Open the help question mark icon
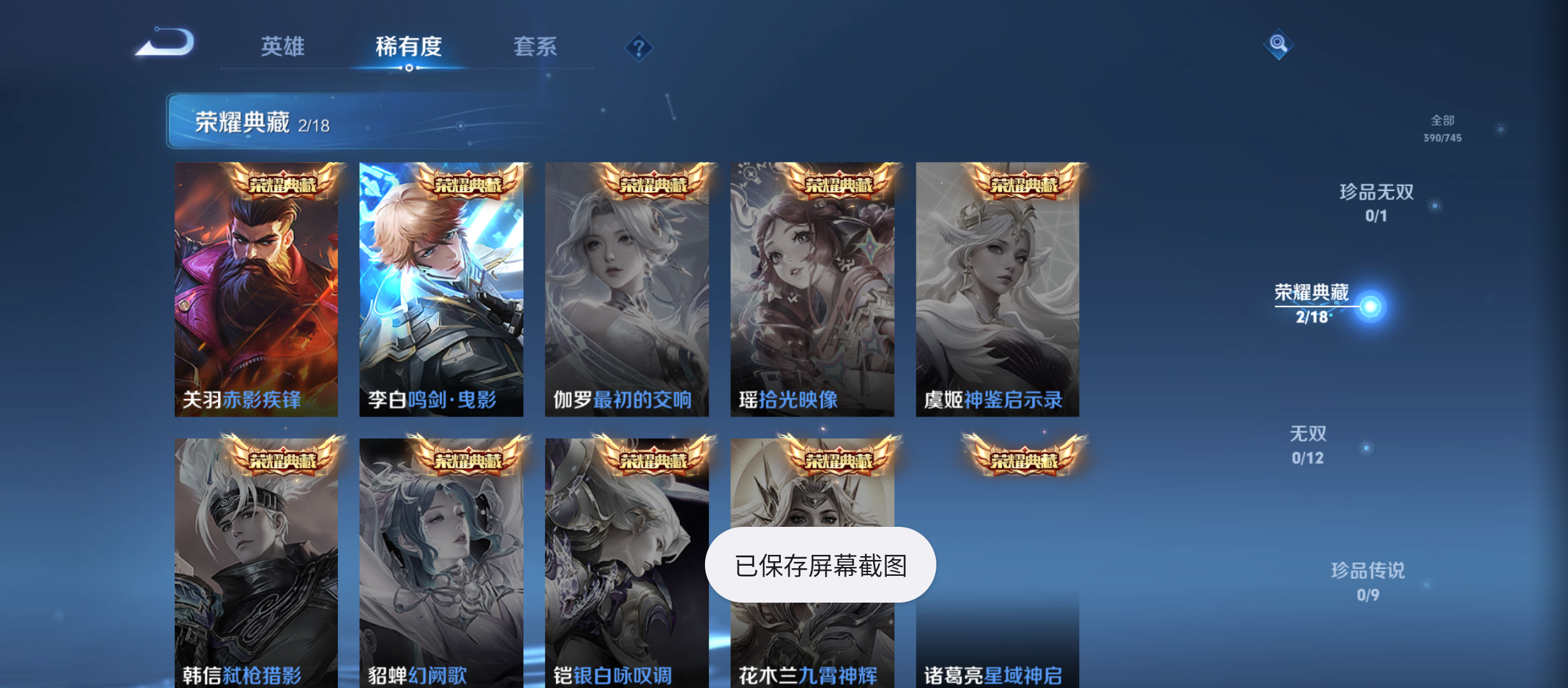Image resolution: width=1568 pixels, height=688 pixels. point(639,47)
